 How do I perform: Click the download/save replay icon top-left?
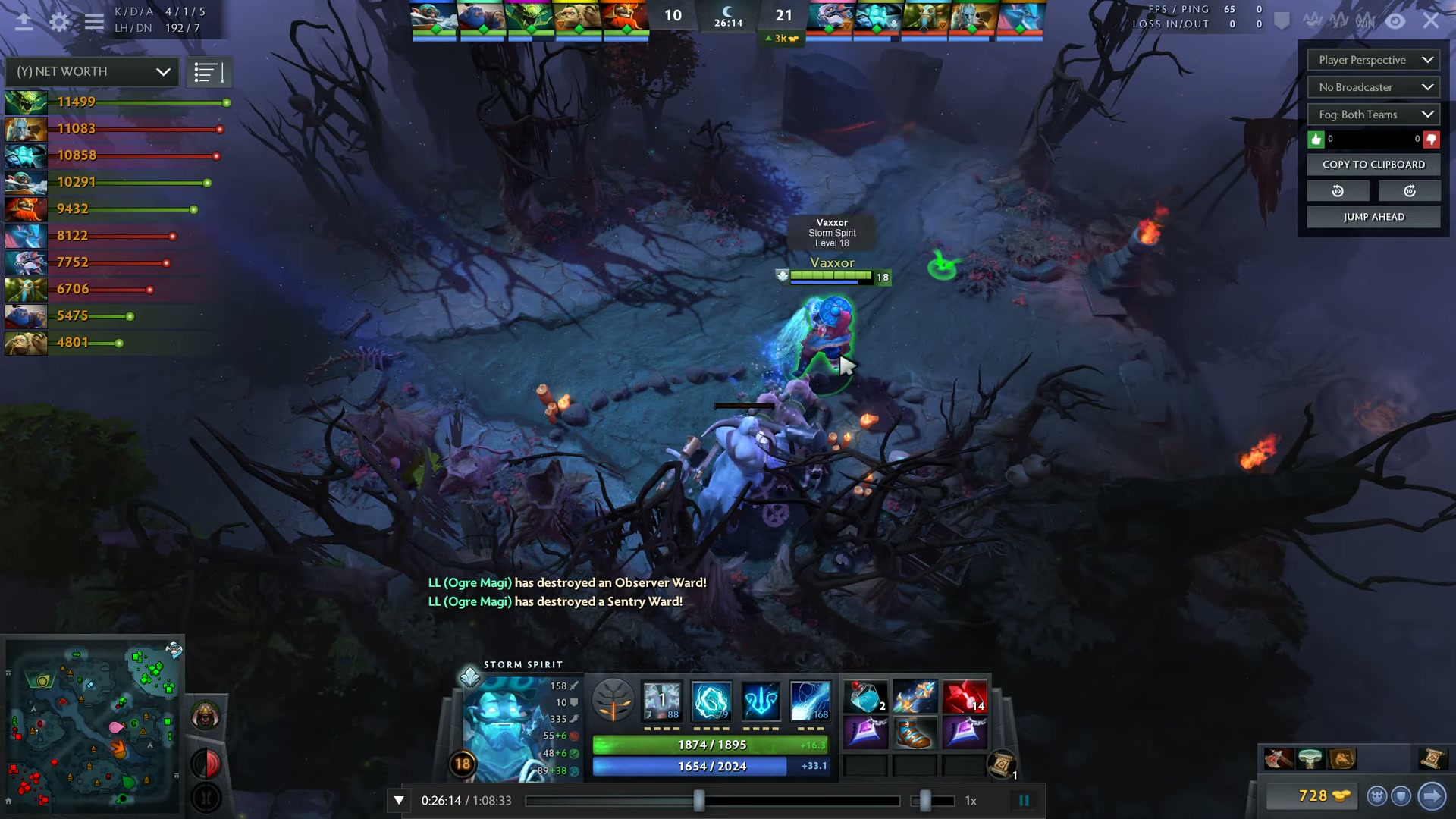coord(25,21)
